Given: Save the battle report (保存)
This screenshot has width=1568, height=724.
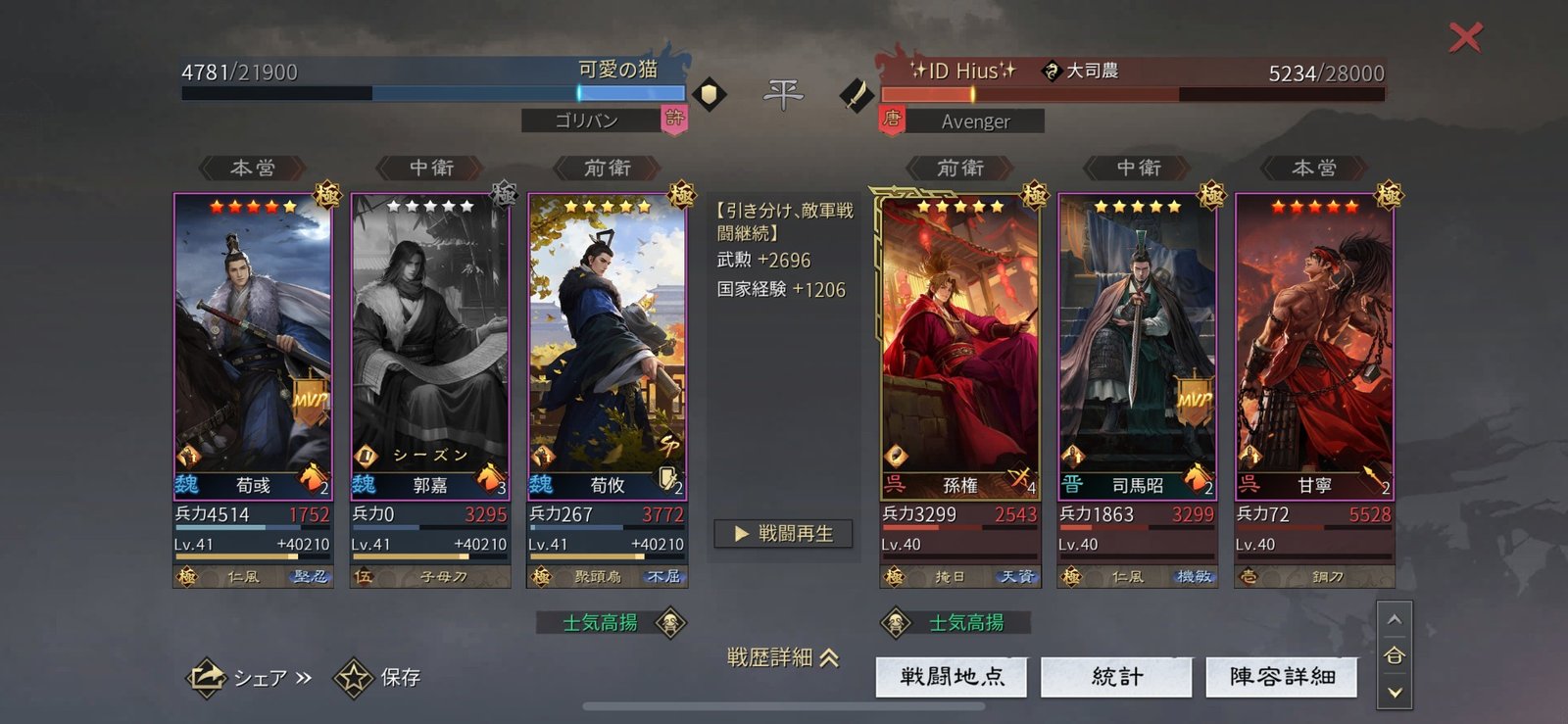Looking at the screenshot, I should pyautogui.click(x=378, y=677).
